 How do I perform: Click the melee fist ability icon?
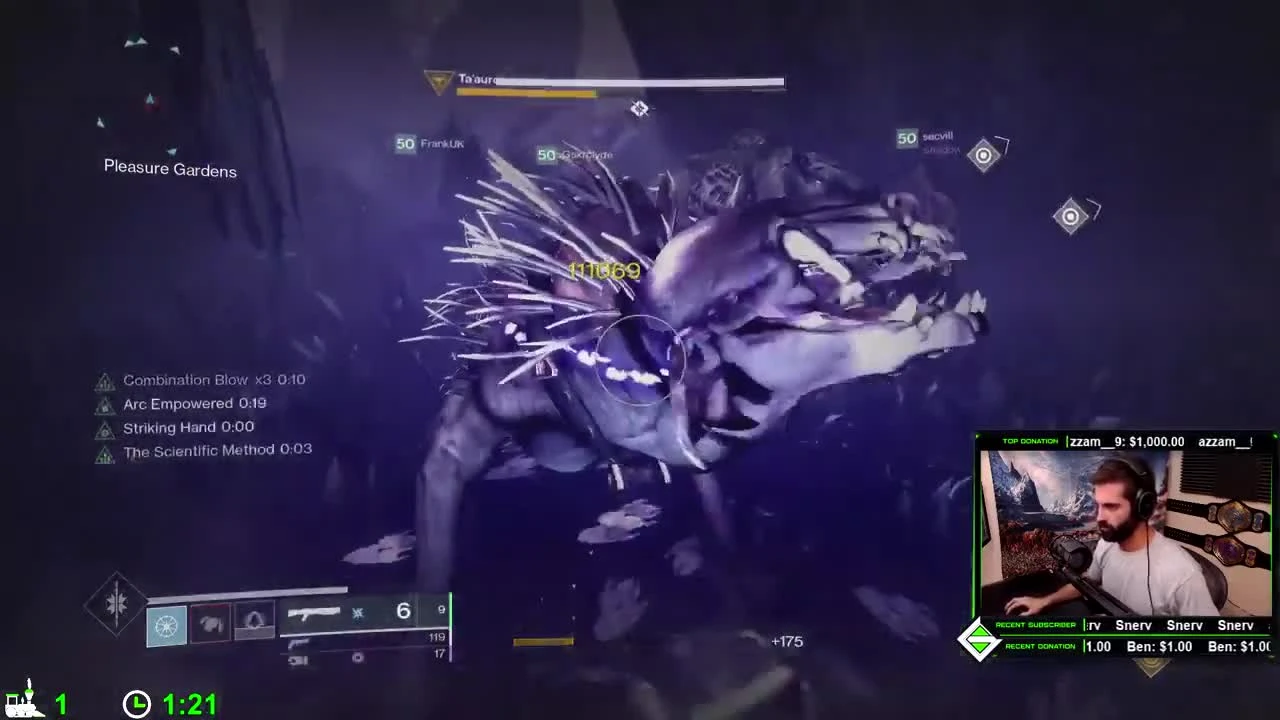[x=211, y=622]
